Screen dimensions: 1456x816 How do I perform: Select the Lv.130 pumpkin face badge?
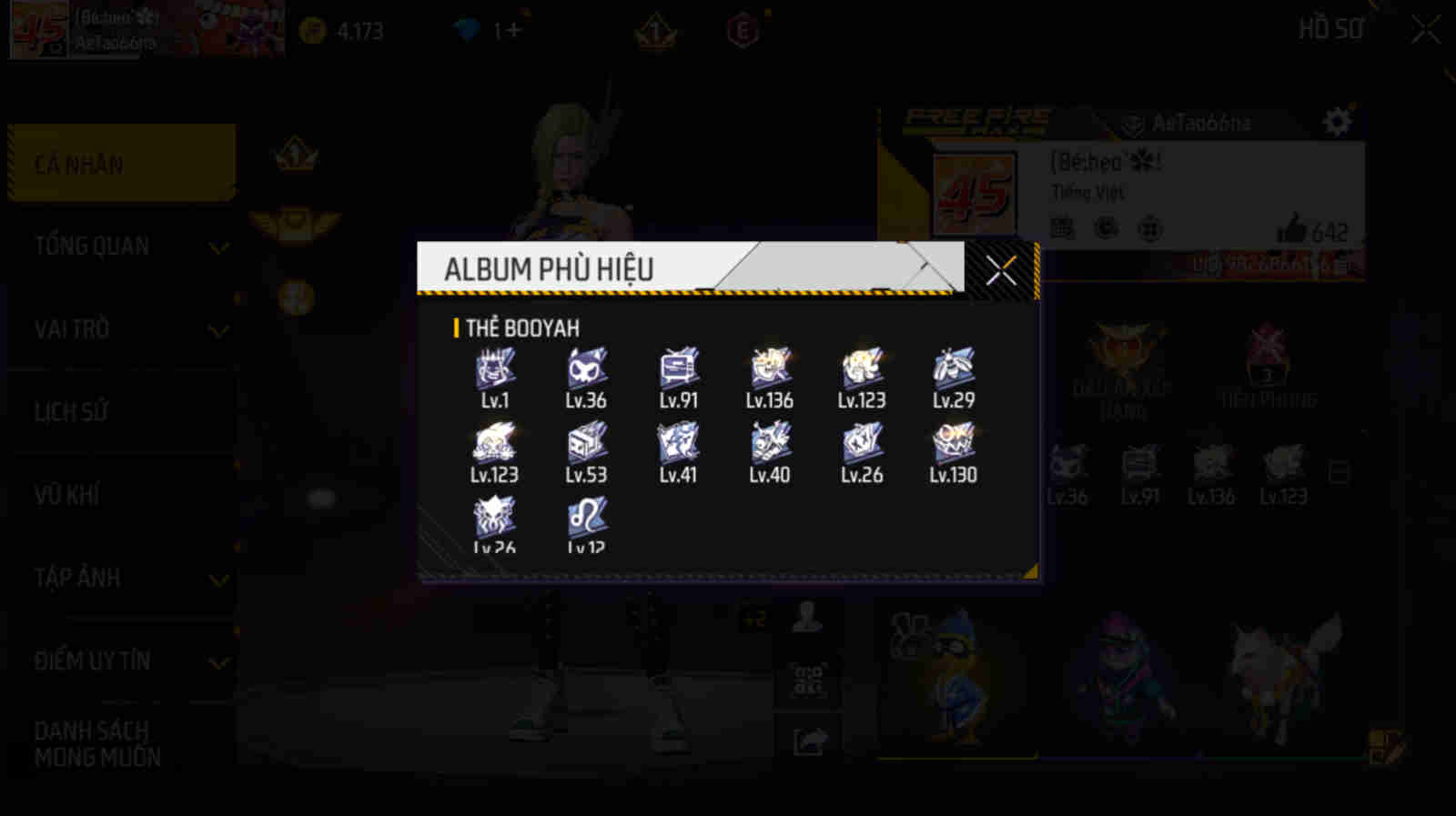click(952, 445)
